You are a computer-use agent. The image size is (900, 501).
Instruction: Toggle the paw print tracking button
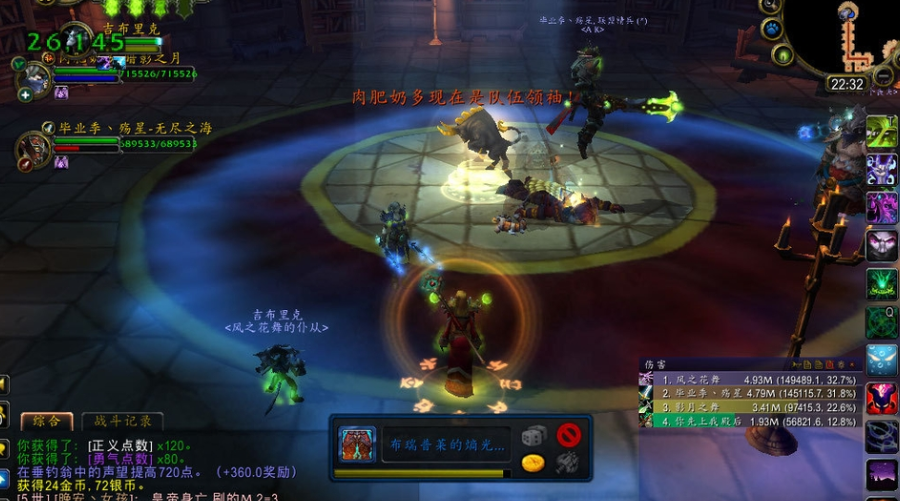(771, 29)
